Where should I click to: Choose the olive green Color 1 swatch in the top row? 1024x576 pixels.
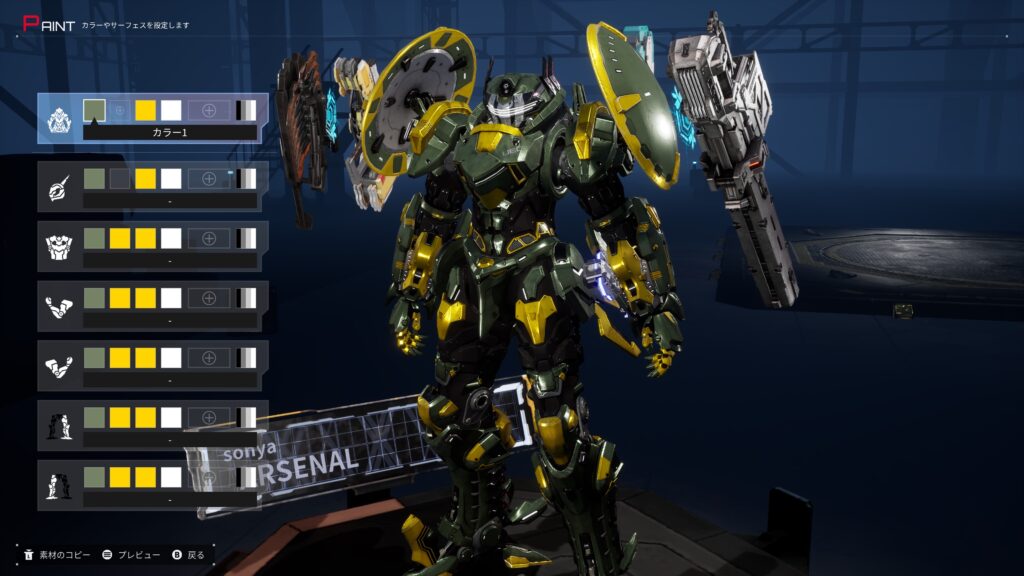94,109
